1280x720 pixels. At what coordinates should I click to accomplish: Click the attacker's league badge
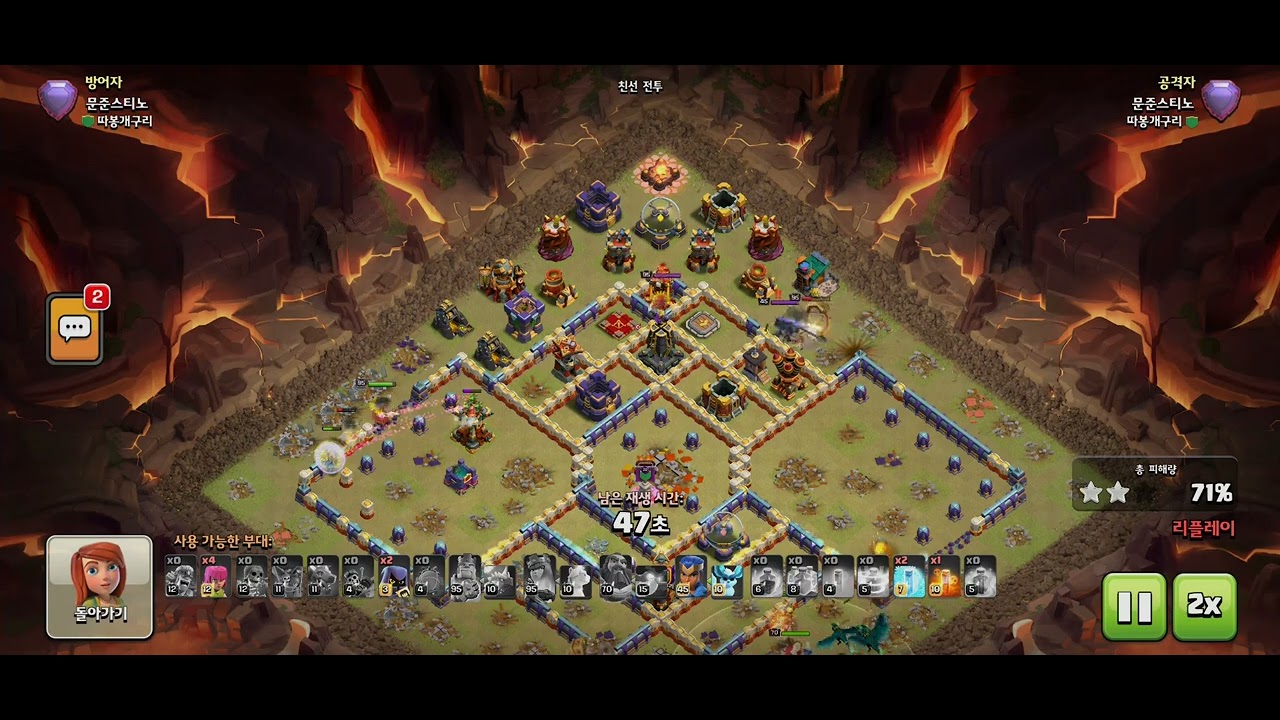click(x=1220, y=101)
